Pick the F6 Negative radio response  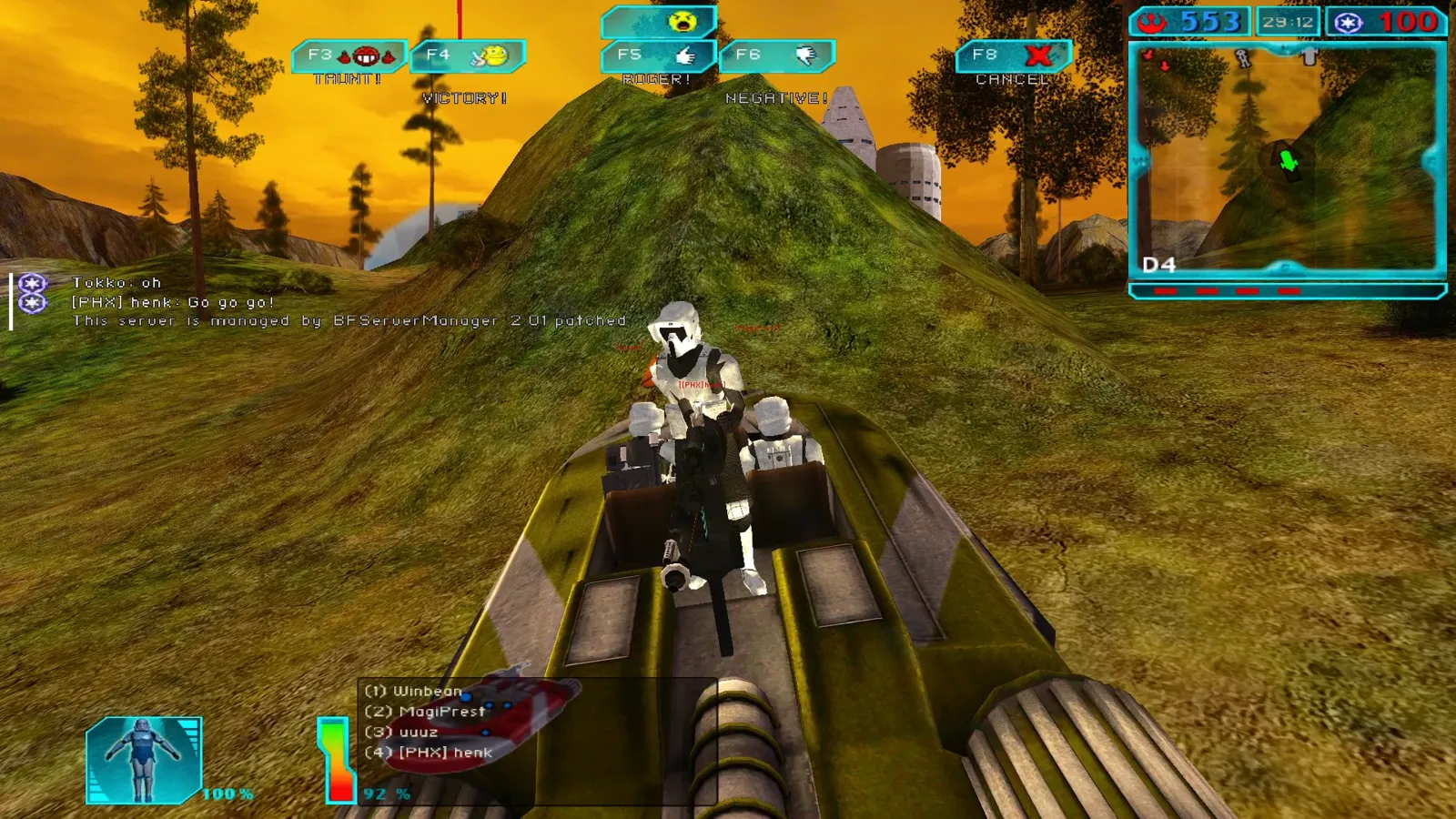point(776,56)
